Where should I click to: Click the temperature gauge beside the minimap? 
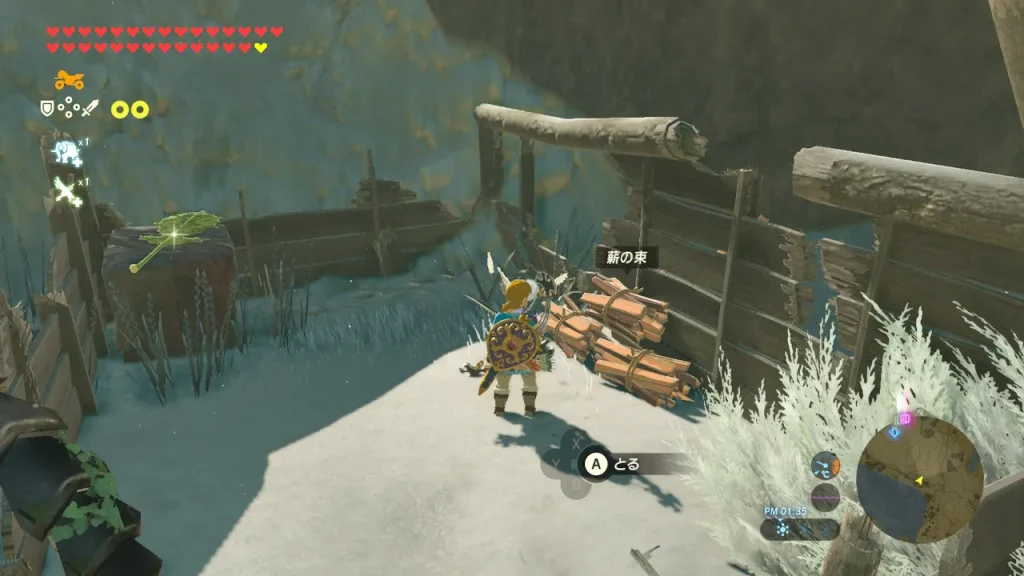[826, 465]
